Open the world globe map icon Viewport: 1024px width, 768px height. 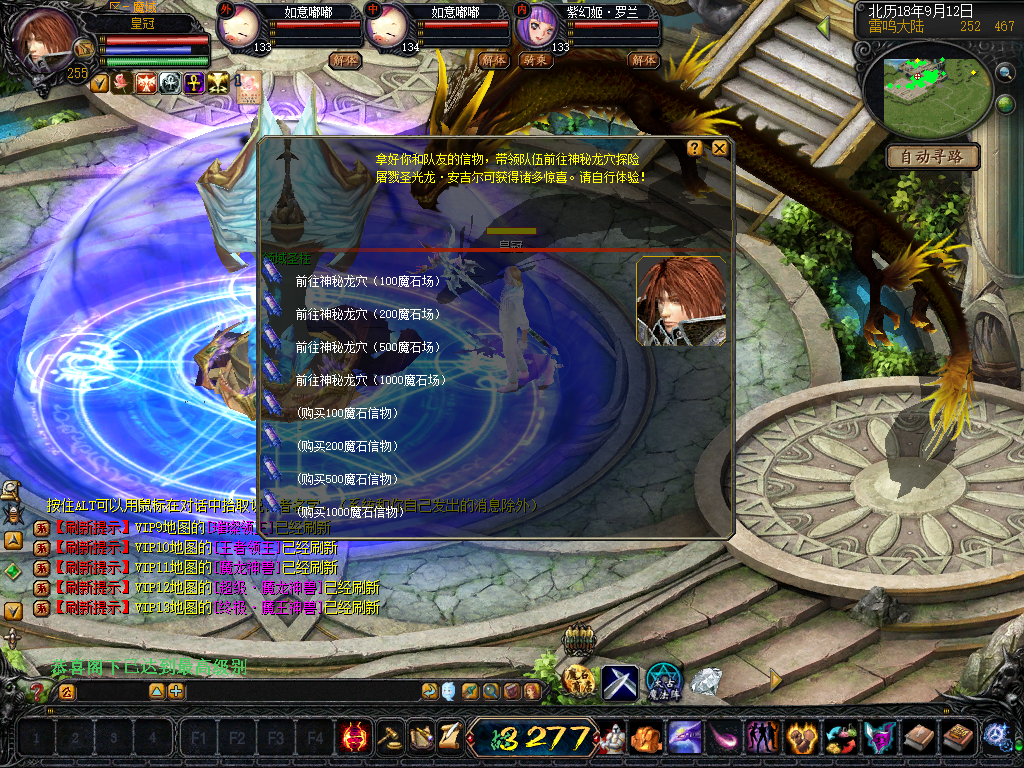[x=1005, y=104]
